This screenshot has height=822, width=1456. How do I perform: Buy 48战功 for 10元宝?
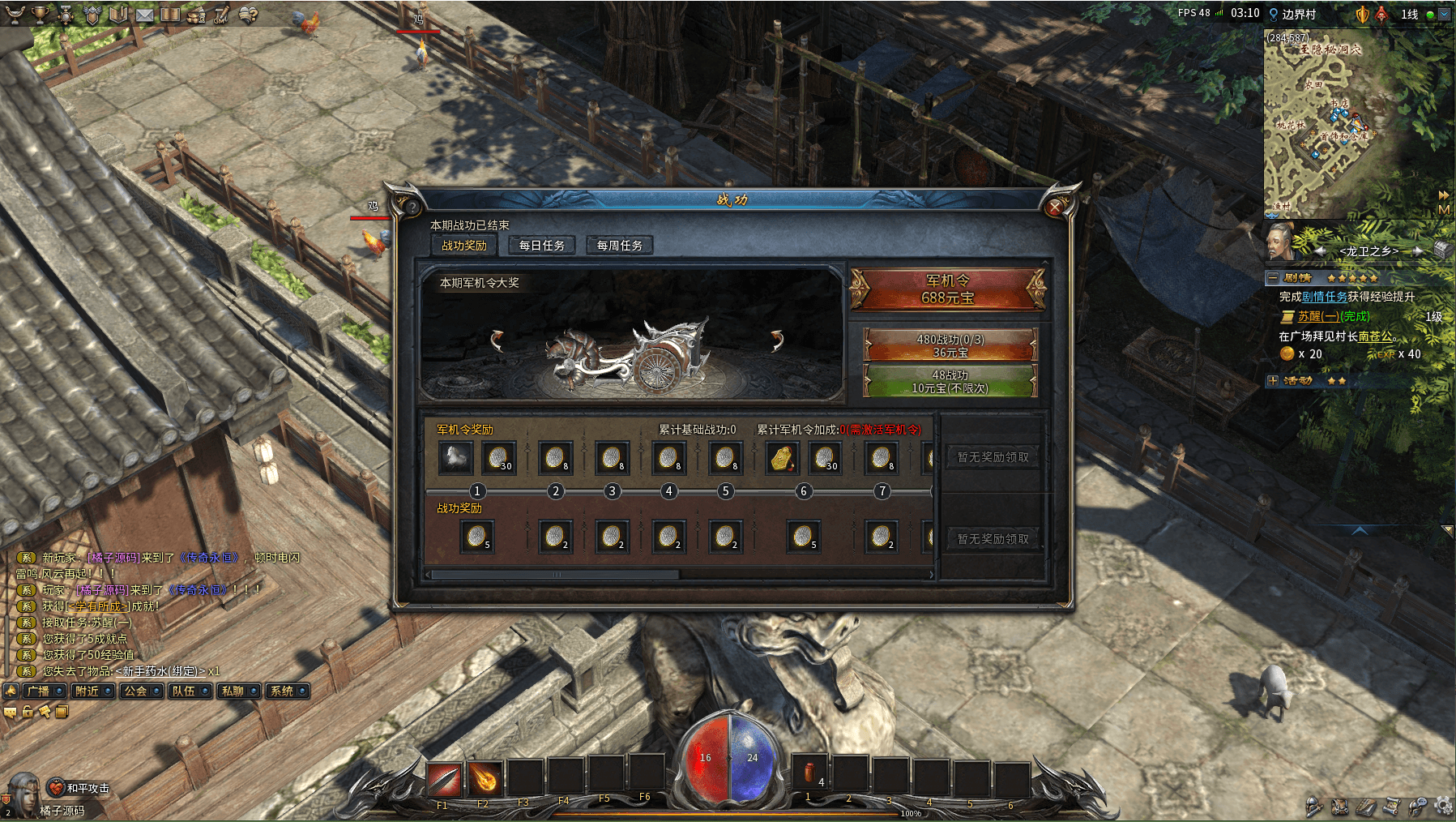pos(950,382)
